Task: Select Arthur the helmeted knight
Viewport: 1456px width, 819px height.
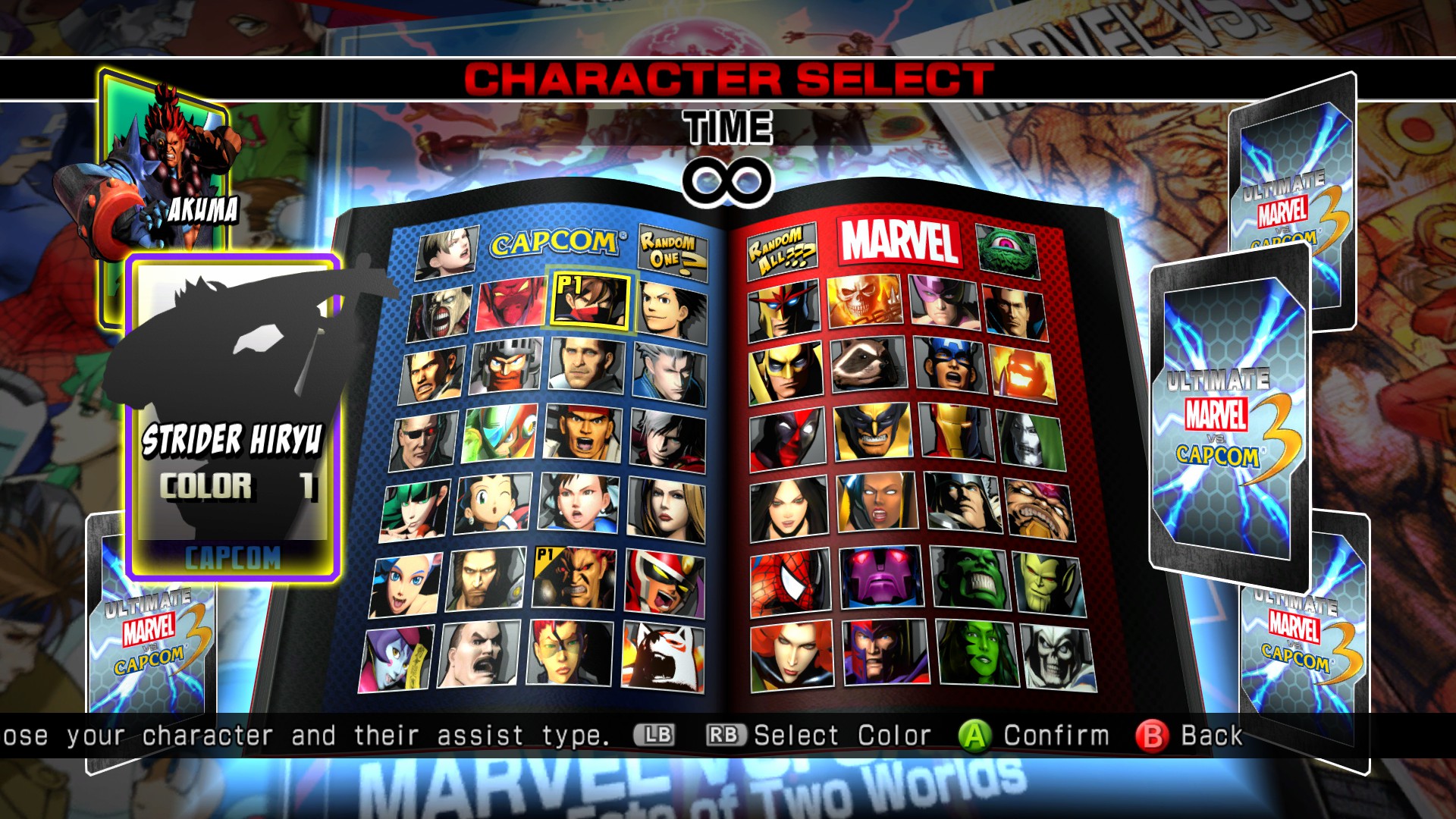Action: [506, 366]
